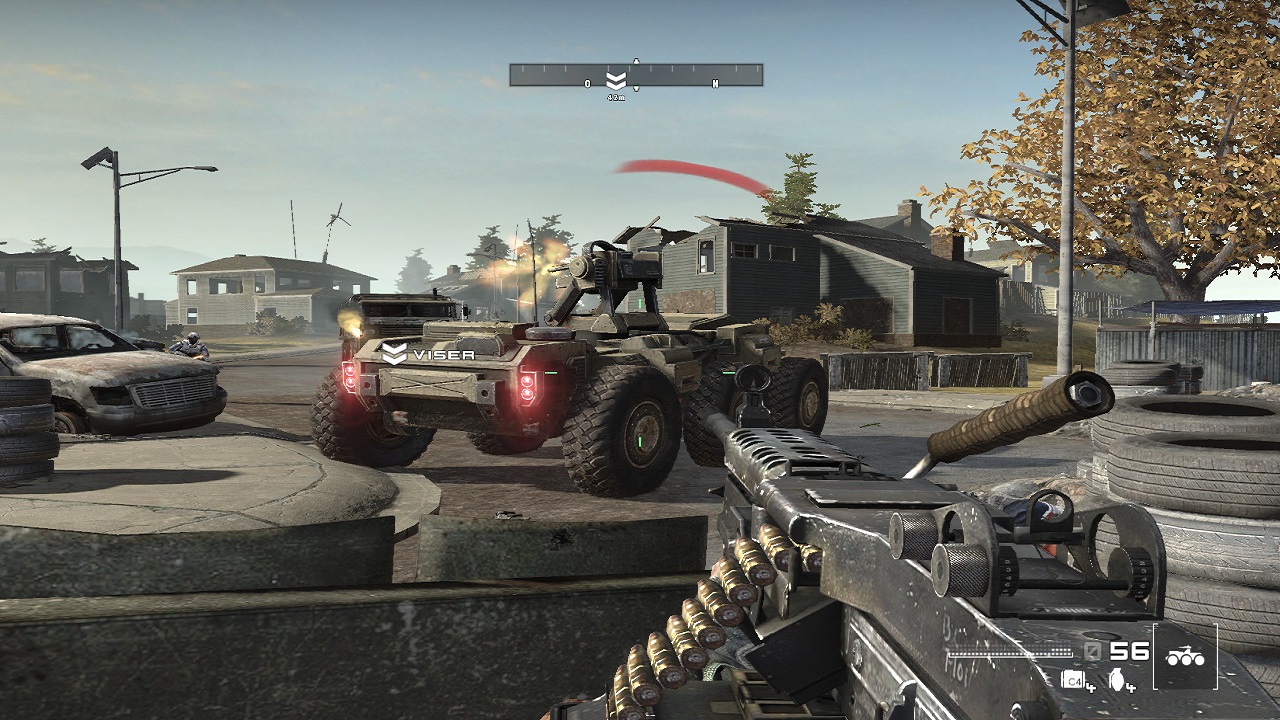Click the 42m distance readout under the compass
Viewport: 1280px width, 720px height.
(x=617, y=97)
